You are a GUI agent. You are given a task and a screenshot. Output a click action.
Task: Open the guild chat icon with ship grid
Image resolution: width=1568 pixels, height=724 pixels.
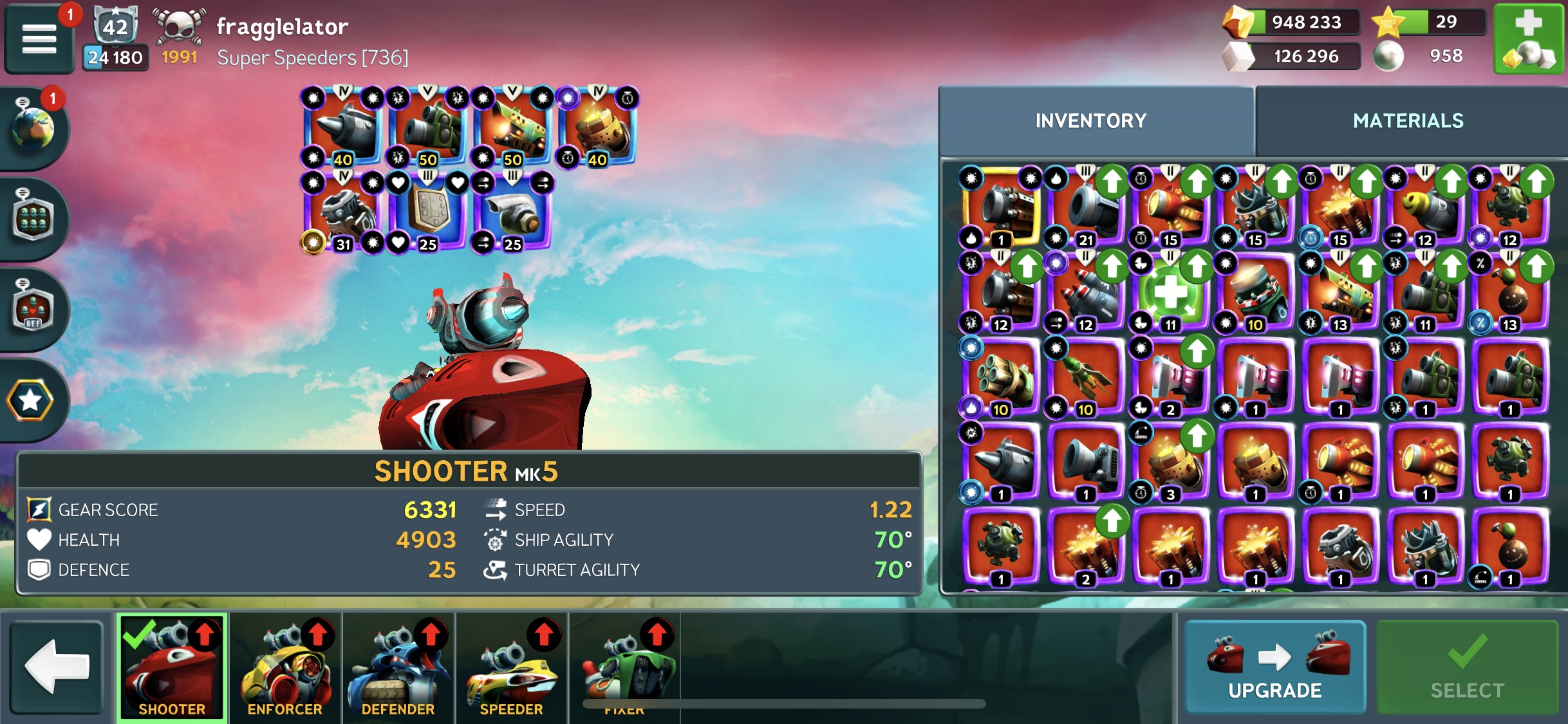click(32, 219)
